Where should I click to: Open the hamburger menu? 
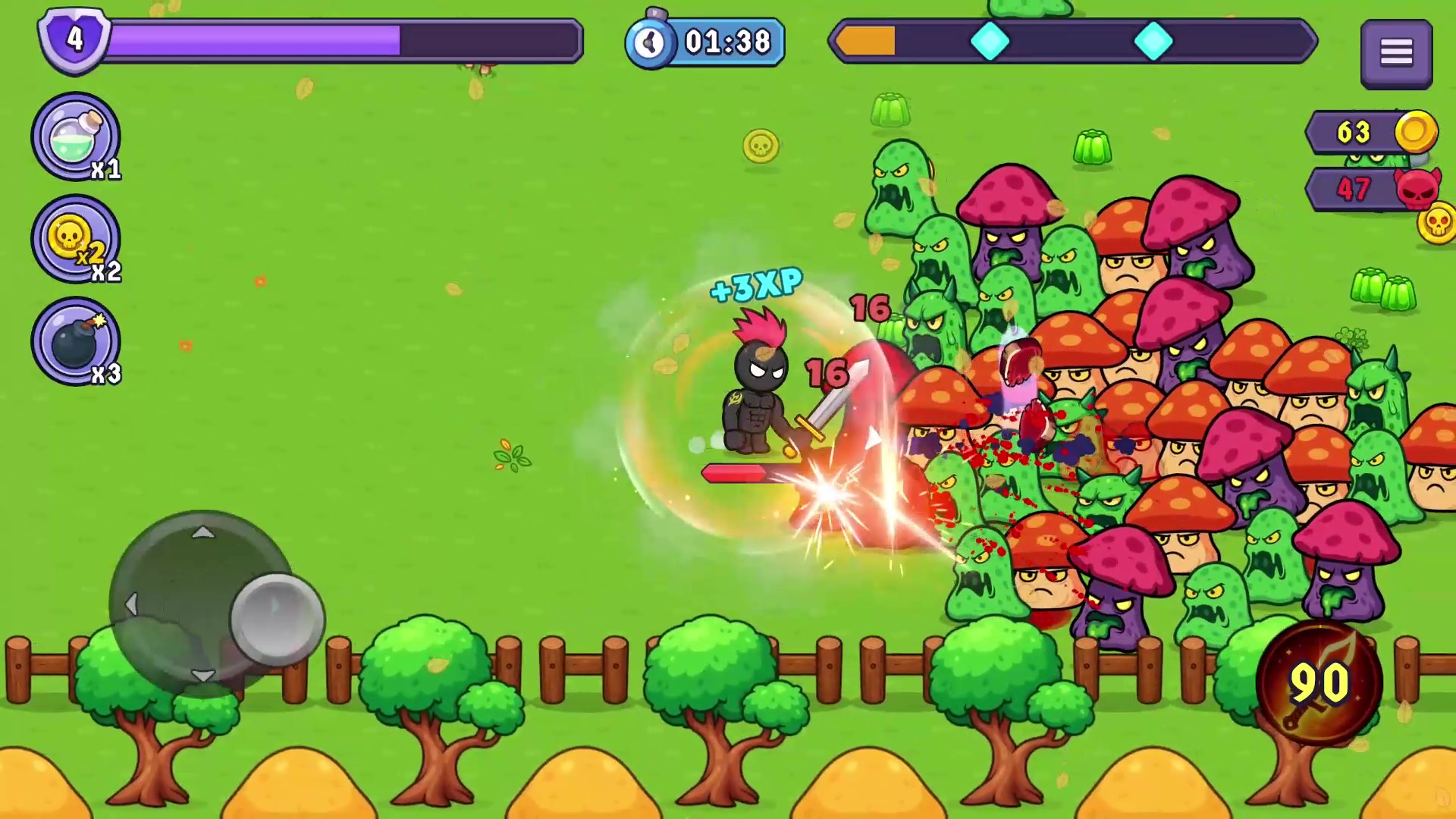click(x=1396, y=51)
